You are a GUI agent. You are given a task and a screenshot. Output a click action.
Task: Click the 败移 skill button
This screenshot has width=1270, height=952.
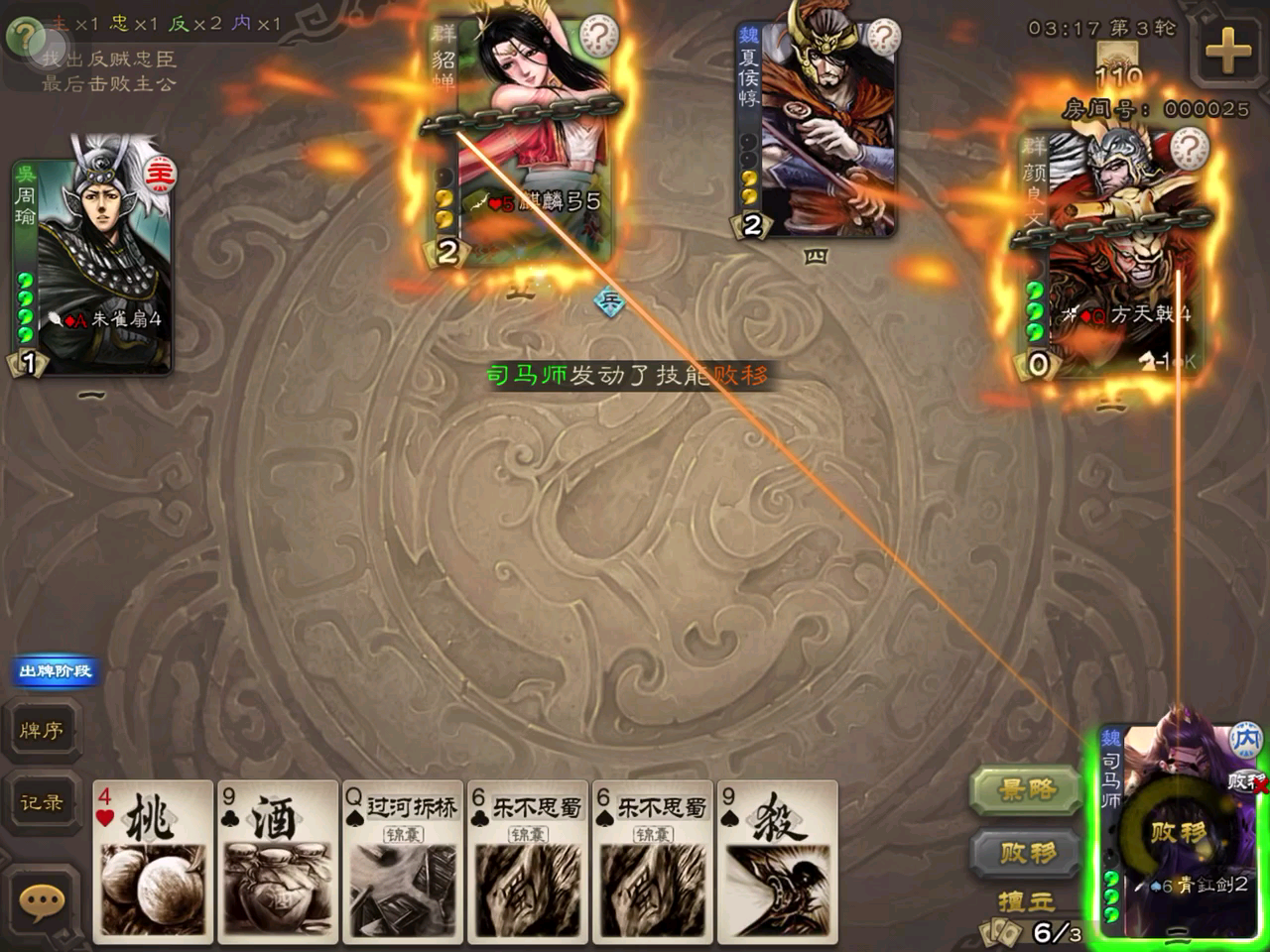tap(1026, 853)
